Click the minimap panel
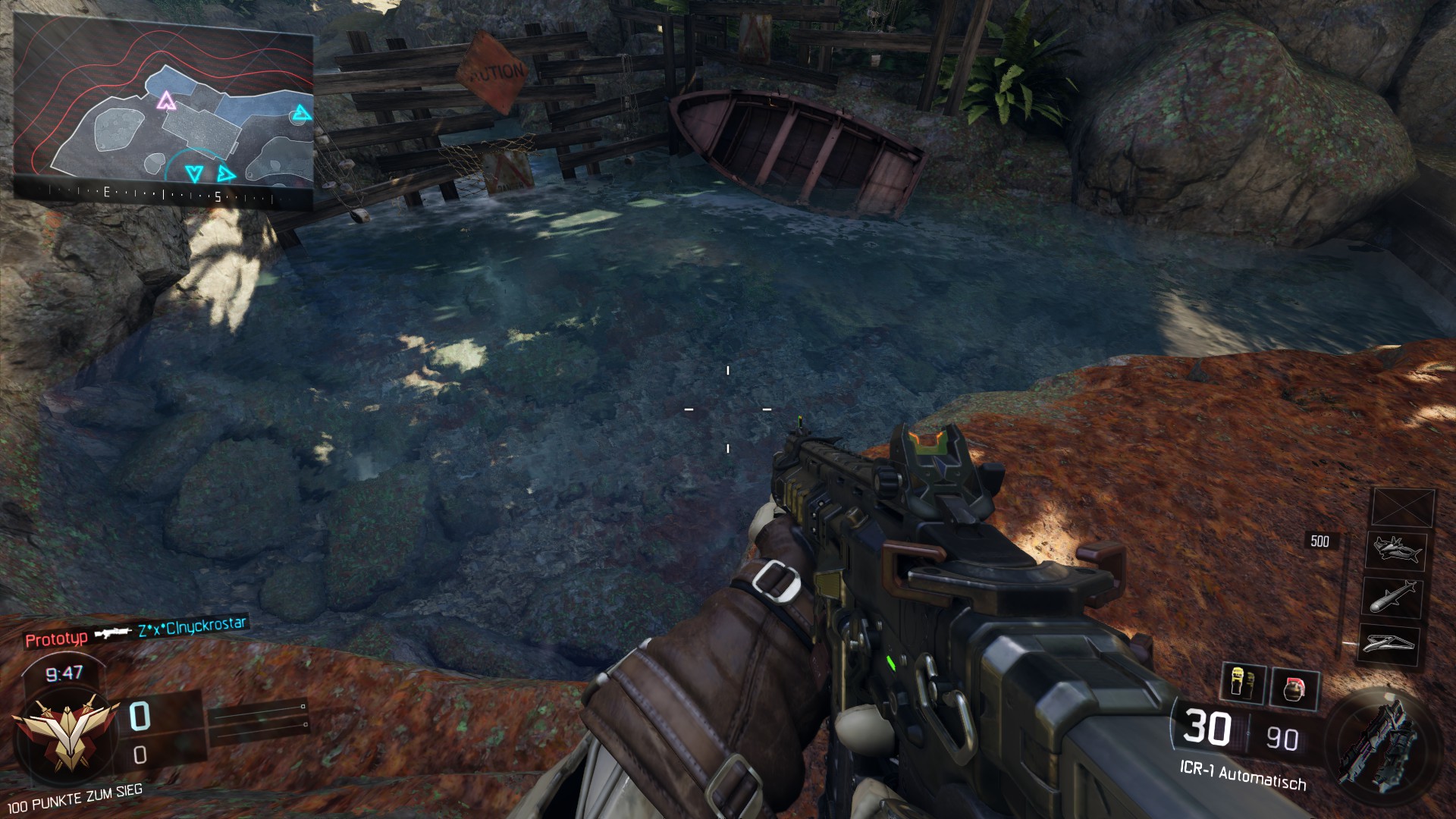Screen dimensions: 1456x819 [x=164, y=106]
